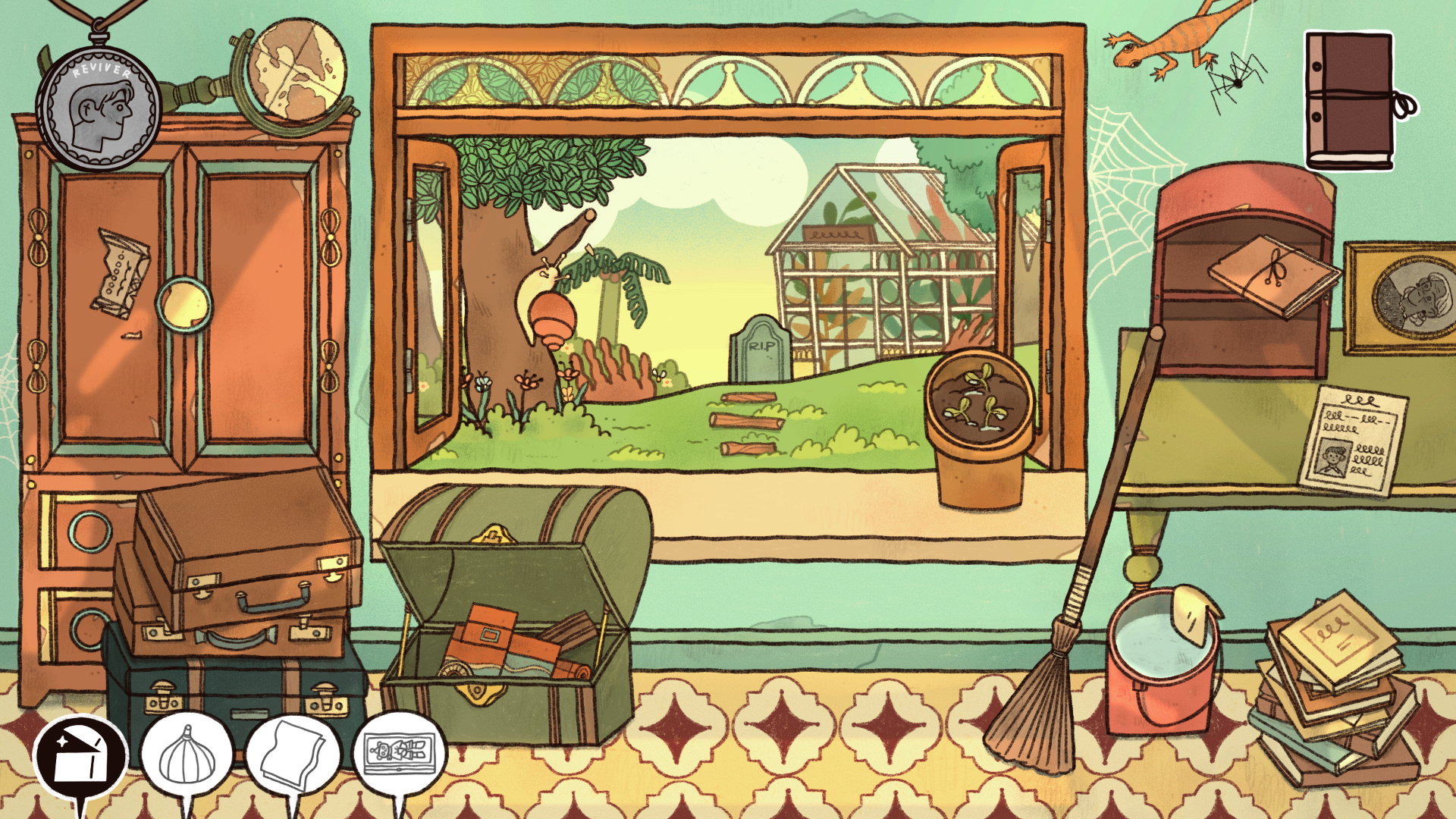The width and height of the screenshot is (1456, 819).
Task: Click the Reviver coin medallion
Action: (x=99, y=108)
